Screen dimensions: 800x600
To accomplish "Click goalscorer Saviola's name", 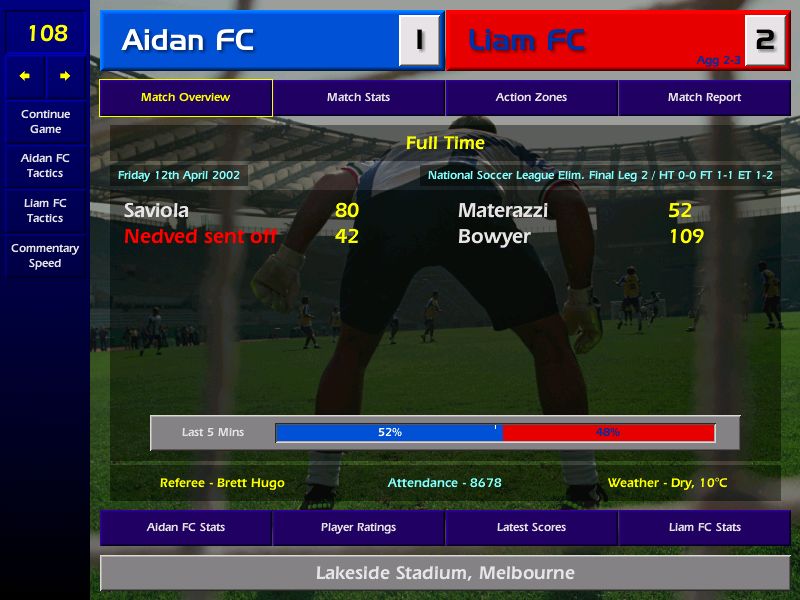I will (x=156, y=211).
